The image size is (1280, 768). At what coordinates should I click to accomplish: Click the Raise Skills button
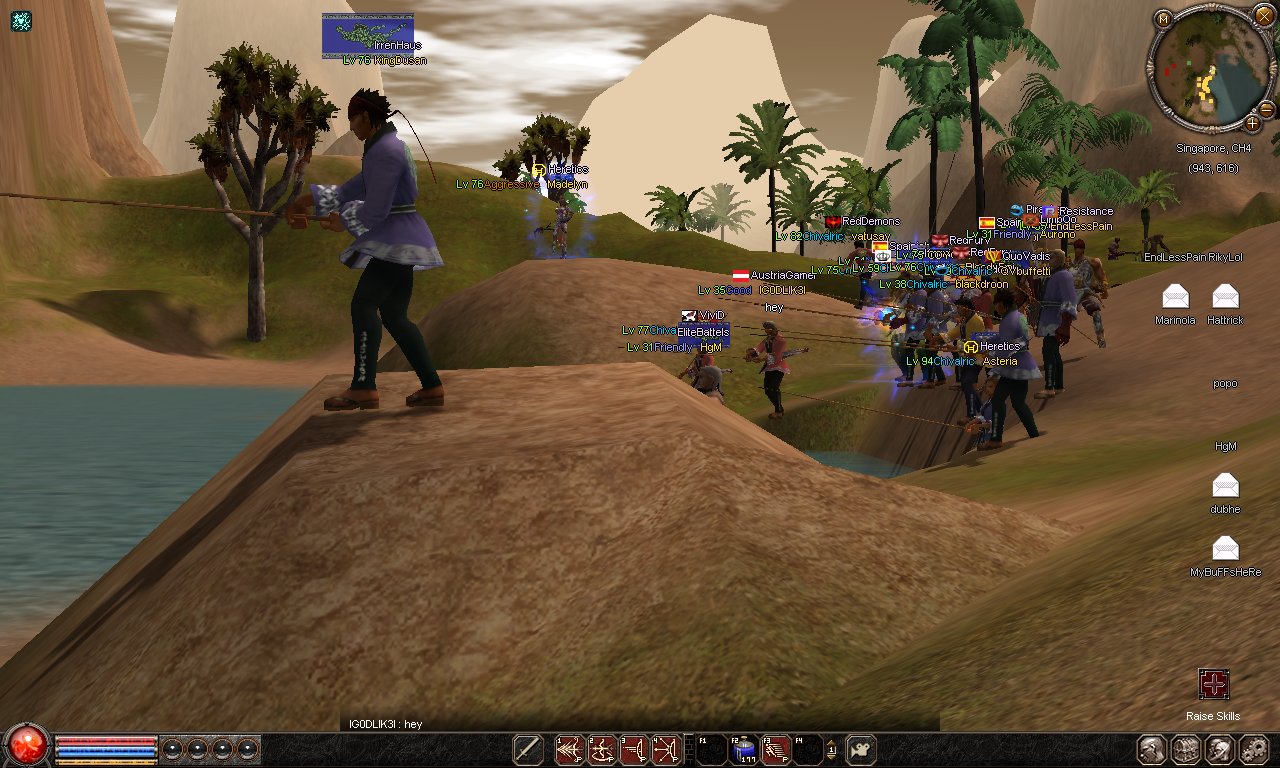(x=1213, y=685)
